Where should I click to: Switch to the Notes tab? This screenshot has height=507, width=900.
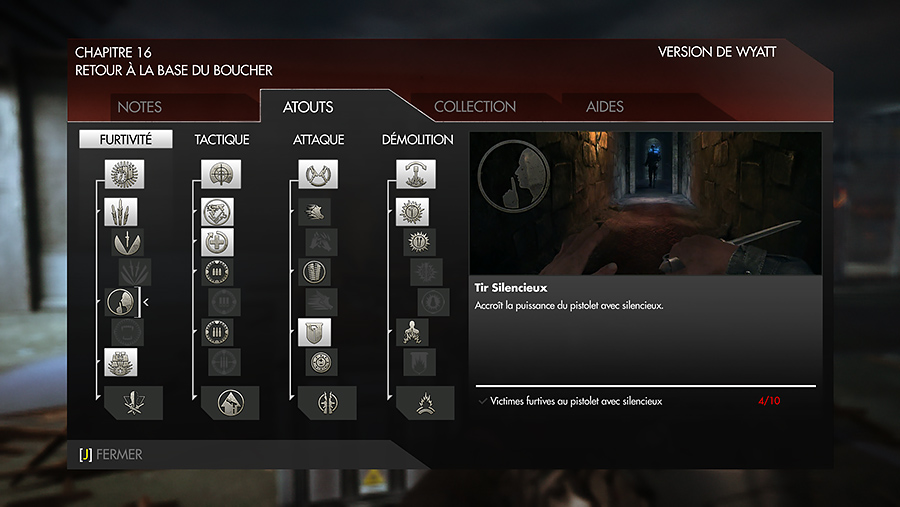pyautogui.click(x=139, y=107)
